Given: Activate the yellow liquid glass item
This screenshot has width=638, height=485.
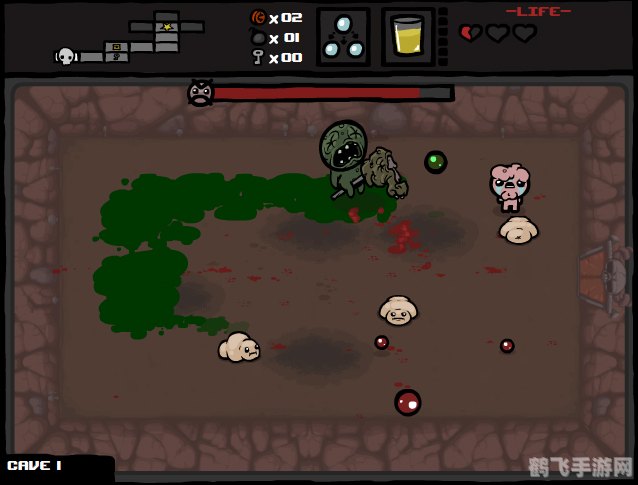Looking at the screenshot, I should tap(407, 38).
